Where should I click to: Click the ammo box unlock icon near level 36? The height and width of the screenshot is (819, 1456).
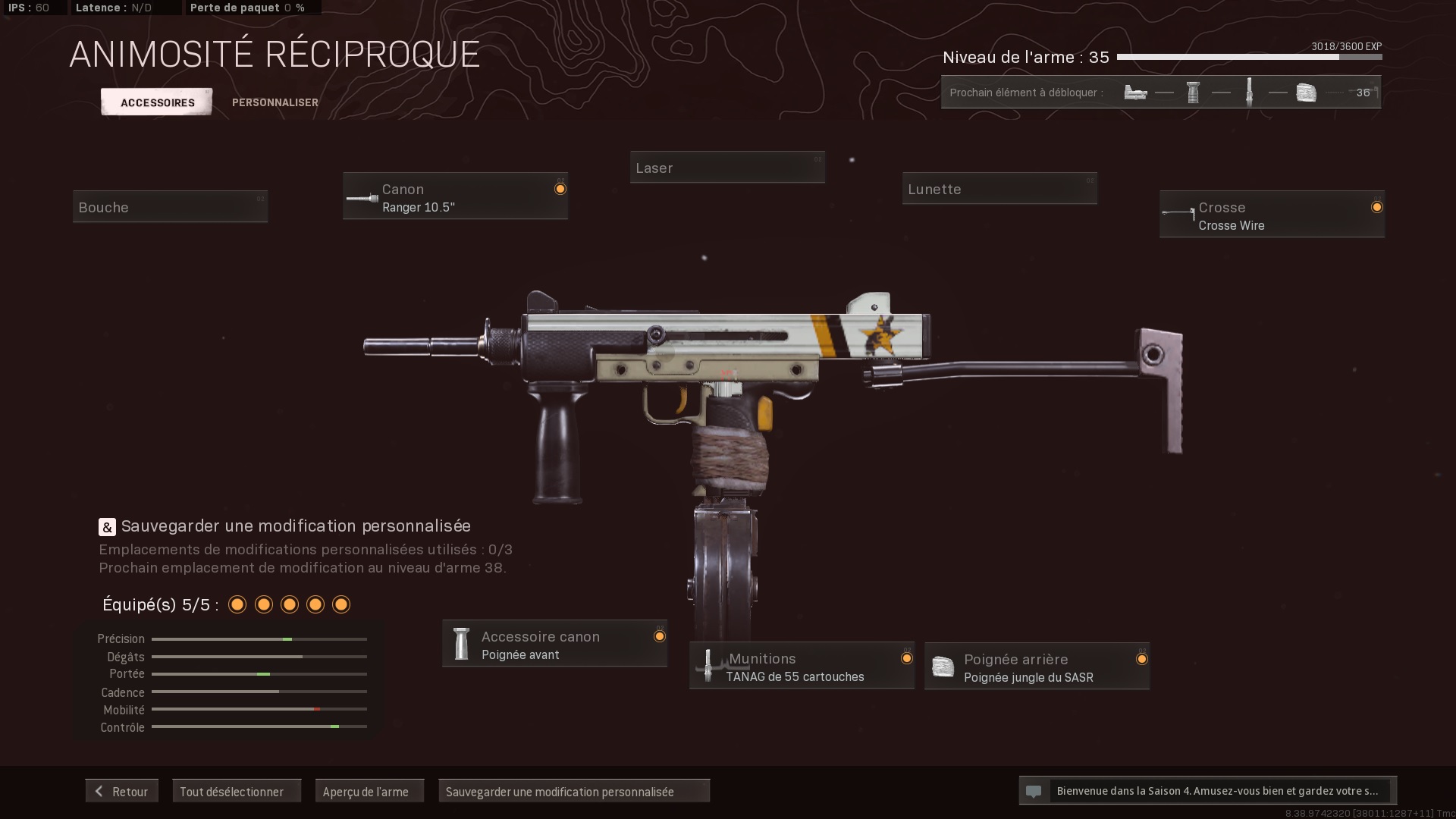(x=1307, y=92)
